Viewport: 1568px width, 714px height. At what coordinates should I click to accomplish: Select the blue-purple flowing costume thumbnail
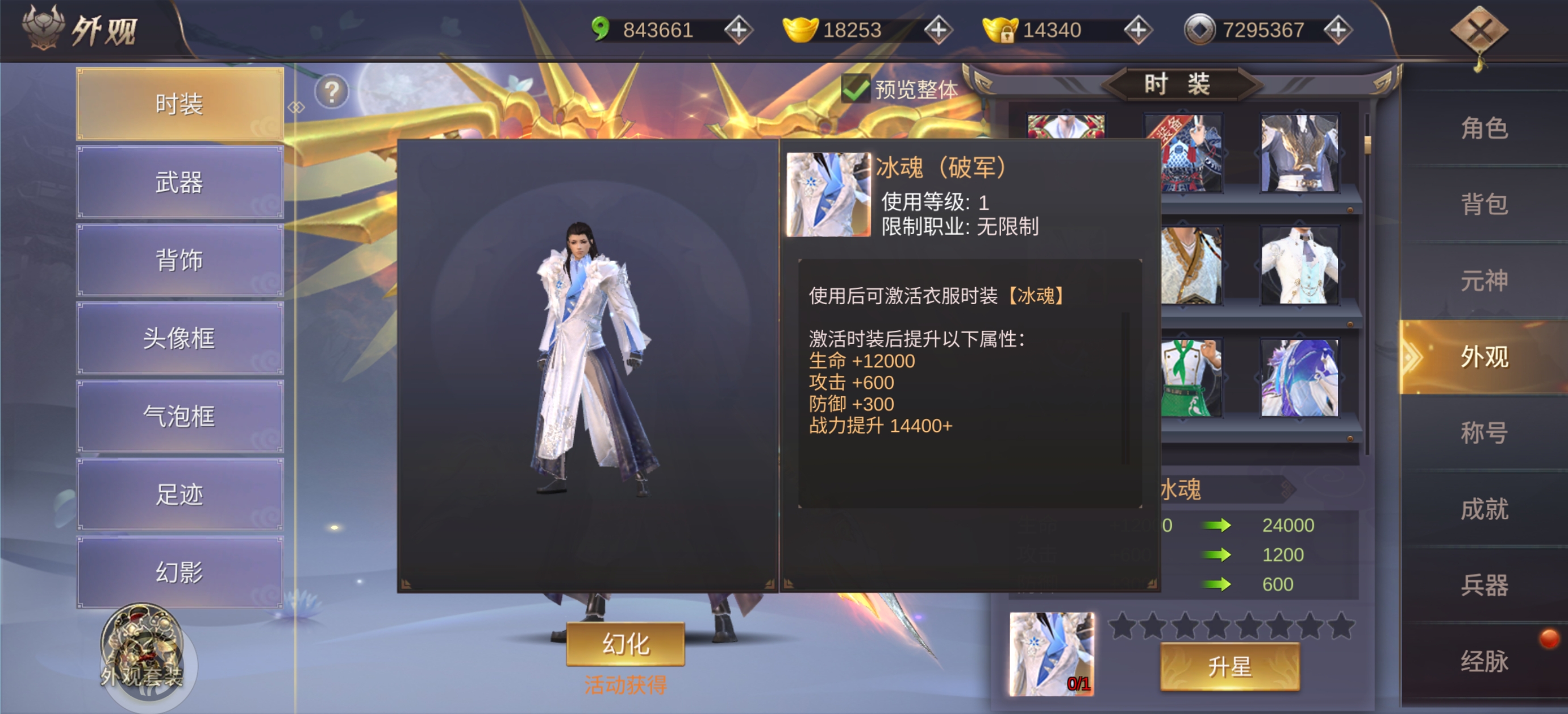(x=1300, y=379)
